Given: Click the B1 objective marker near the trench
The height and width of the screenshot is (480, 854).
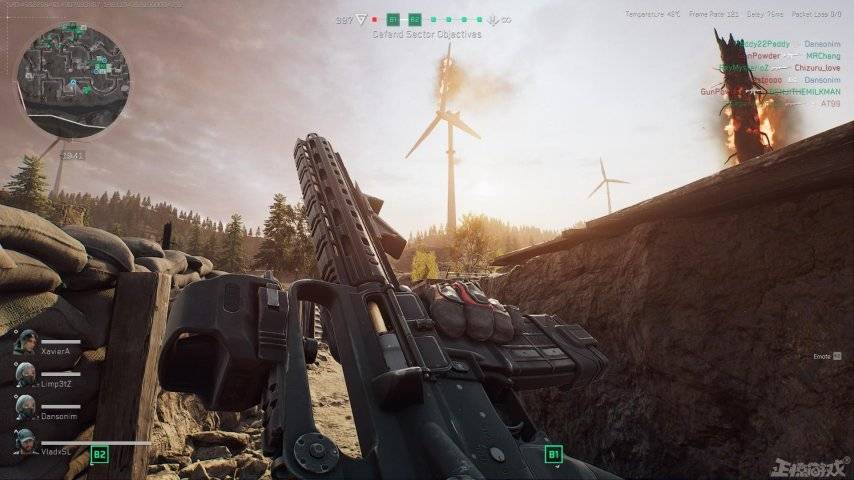Looking at the screenshot, I should coord(553,454).
